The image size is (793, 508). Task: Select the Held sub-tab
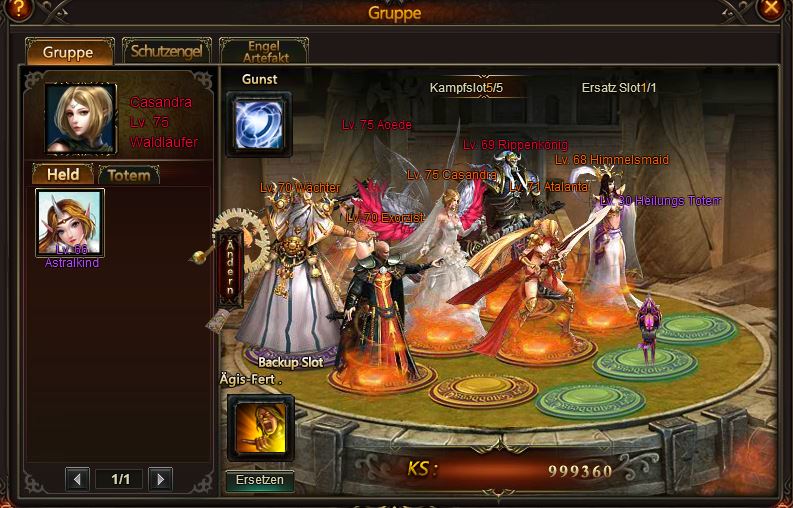(x=64, y=175)
